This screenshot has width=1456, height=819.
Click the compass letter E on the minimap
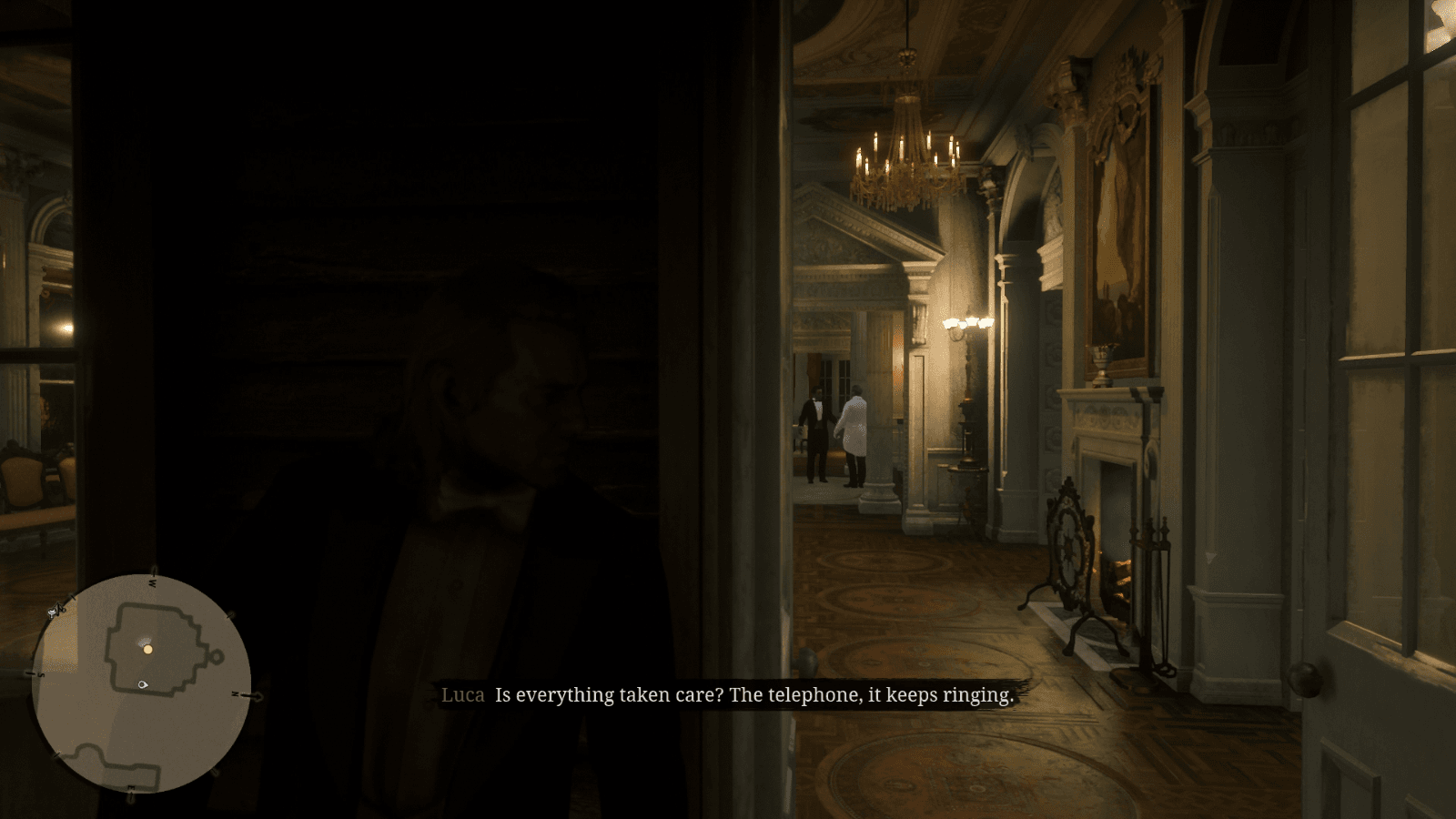(x=131, y=788)
